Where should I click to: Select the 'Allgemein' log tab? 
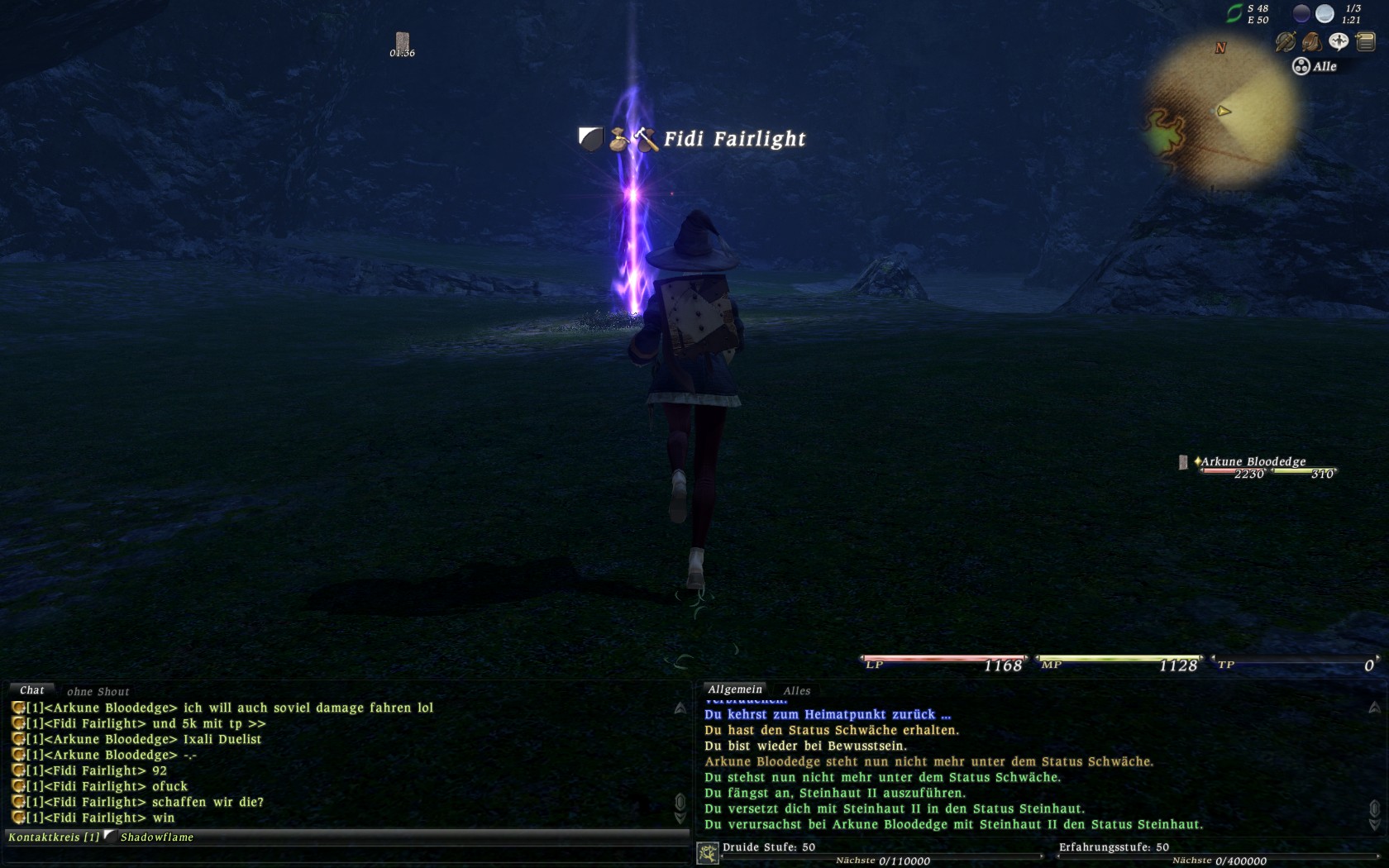coord(734,689)
